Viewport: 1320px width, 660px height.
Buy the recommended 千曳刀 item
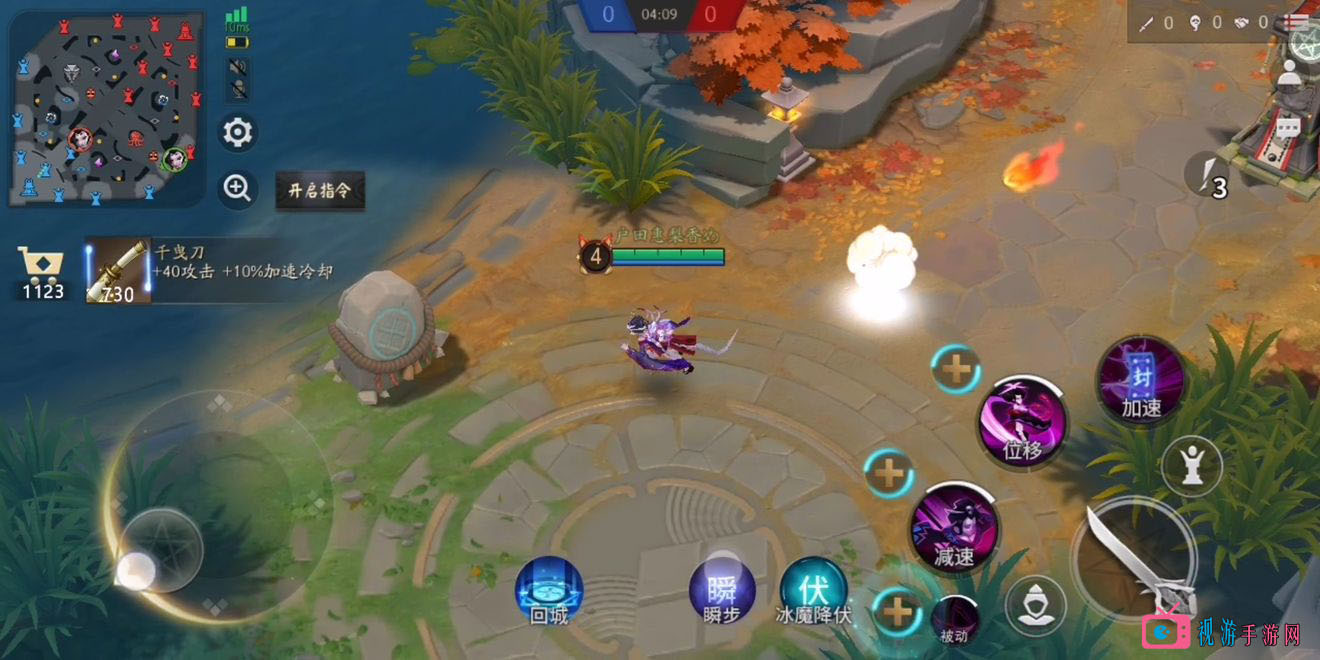[118, 272]
